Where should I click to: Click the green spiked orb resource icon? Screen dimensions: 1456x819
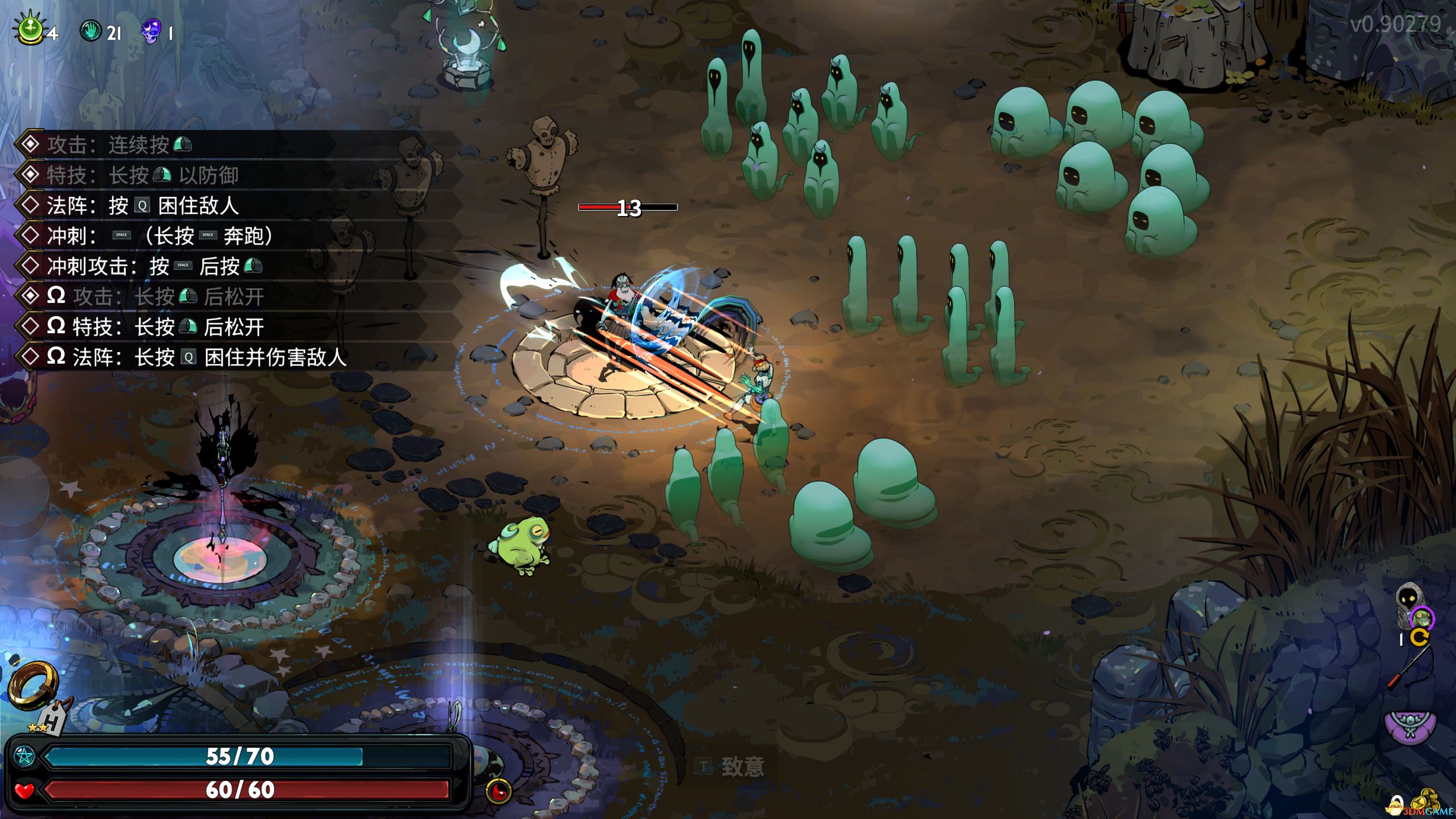[x=31, y=30]
